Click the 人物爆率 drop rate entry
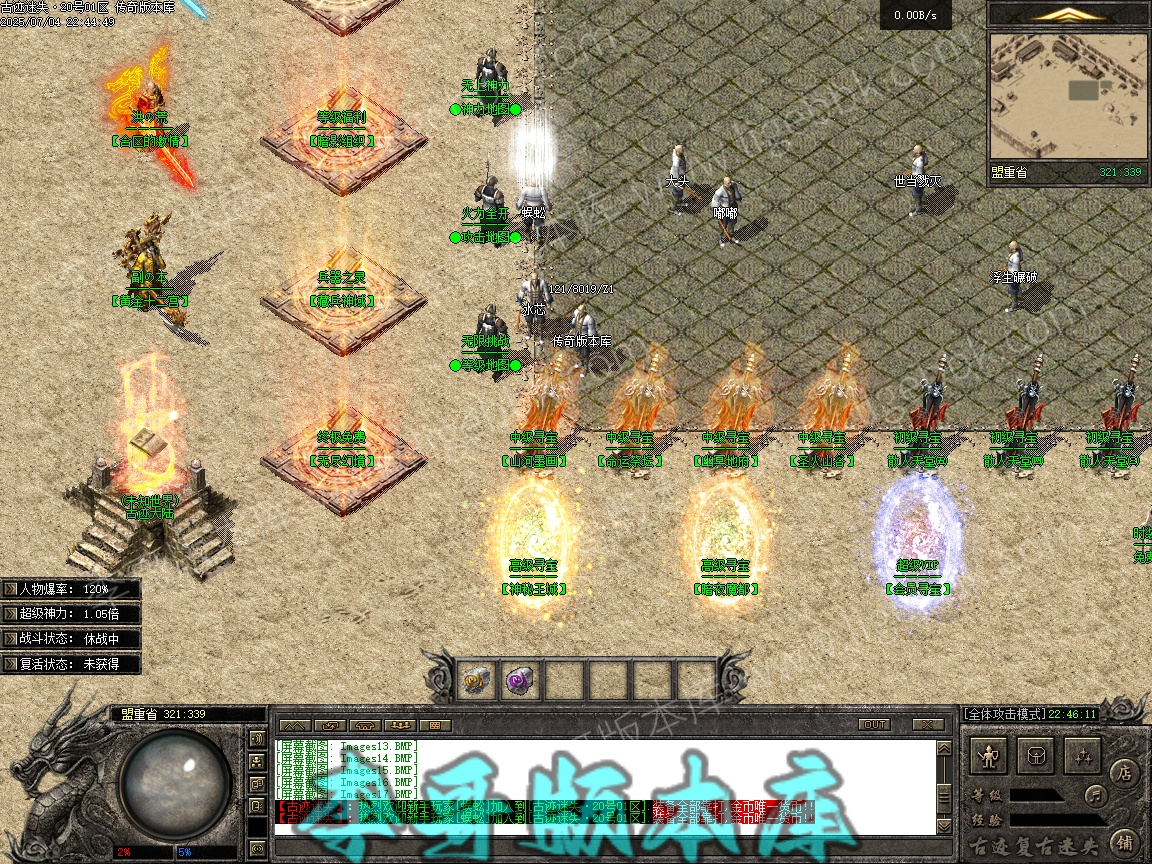The height and width of the screenshot is (864, 1152). (x=70, y=589)
